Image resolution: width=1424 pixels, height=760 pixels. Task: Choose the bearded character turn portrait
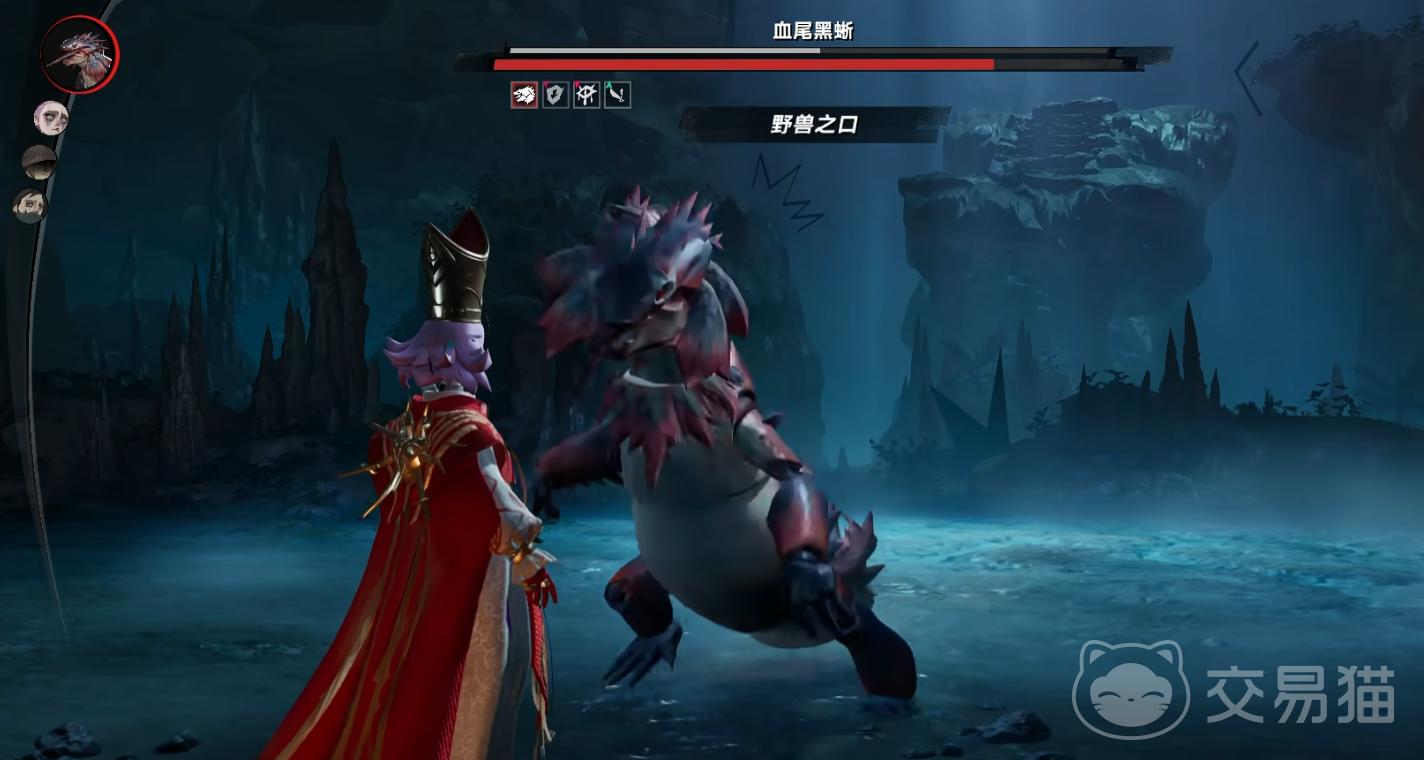[30, 206]
